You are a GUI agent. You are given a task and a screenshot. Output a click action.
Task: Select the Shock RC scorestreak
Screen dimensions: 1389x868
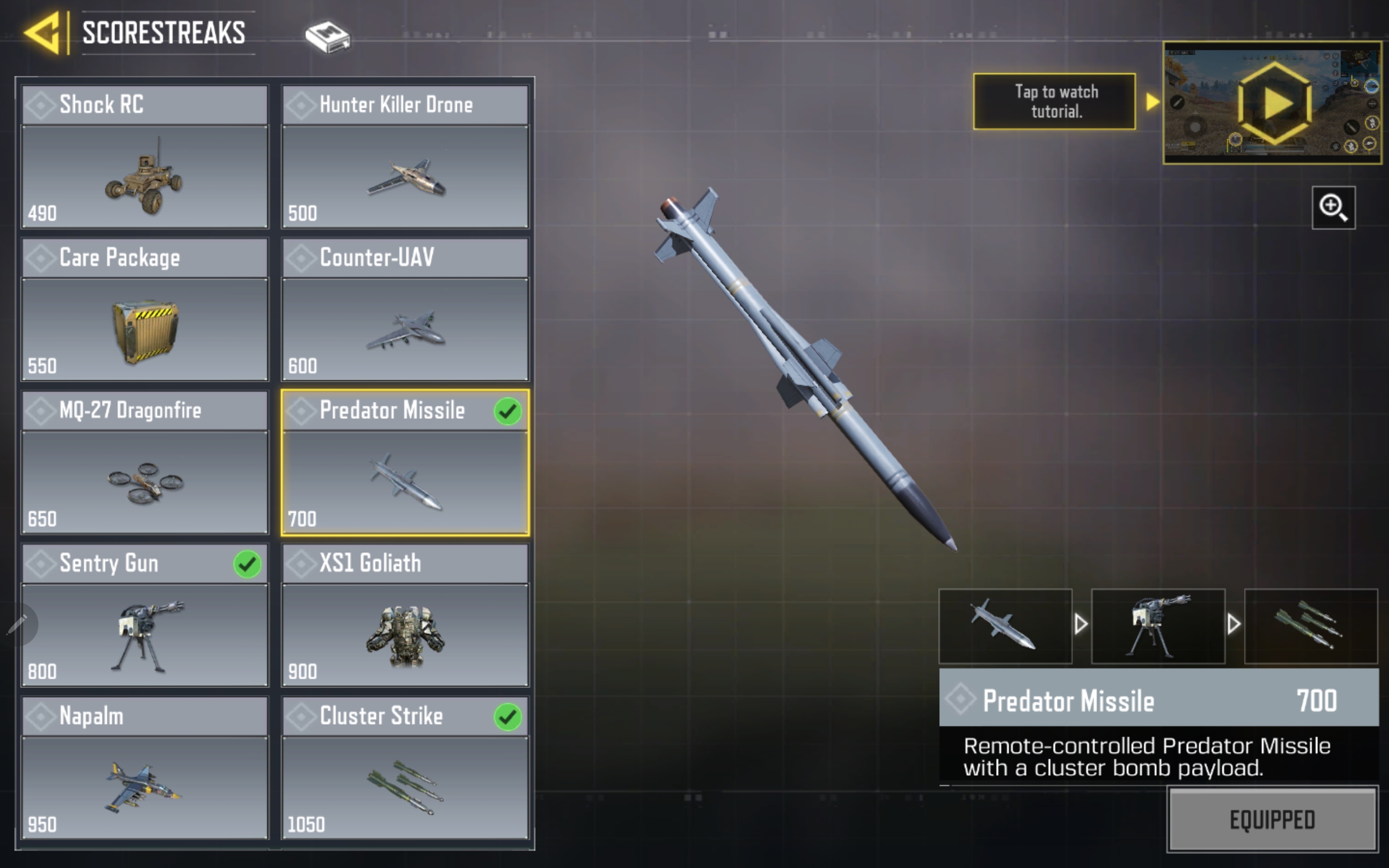pos(145,157)
